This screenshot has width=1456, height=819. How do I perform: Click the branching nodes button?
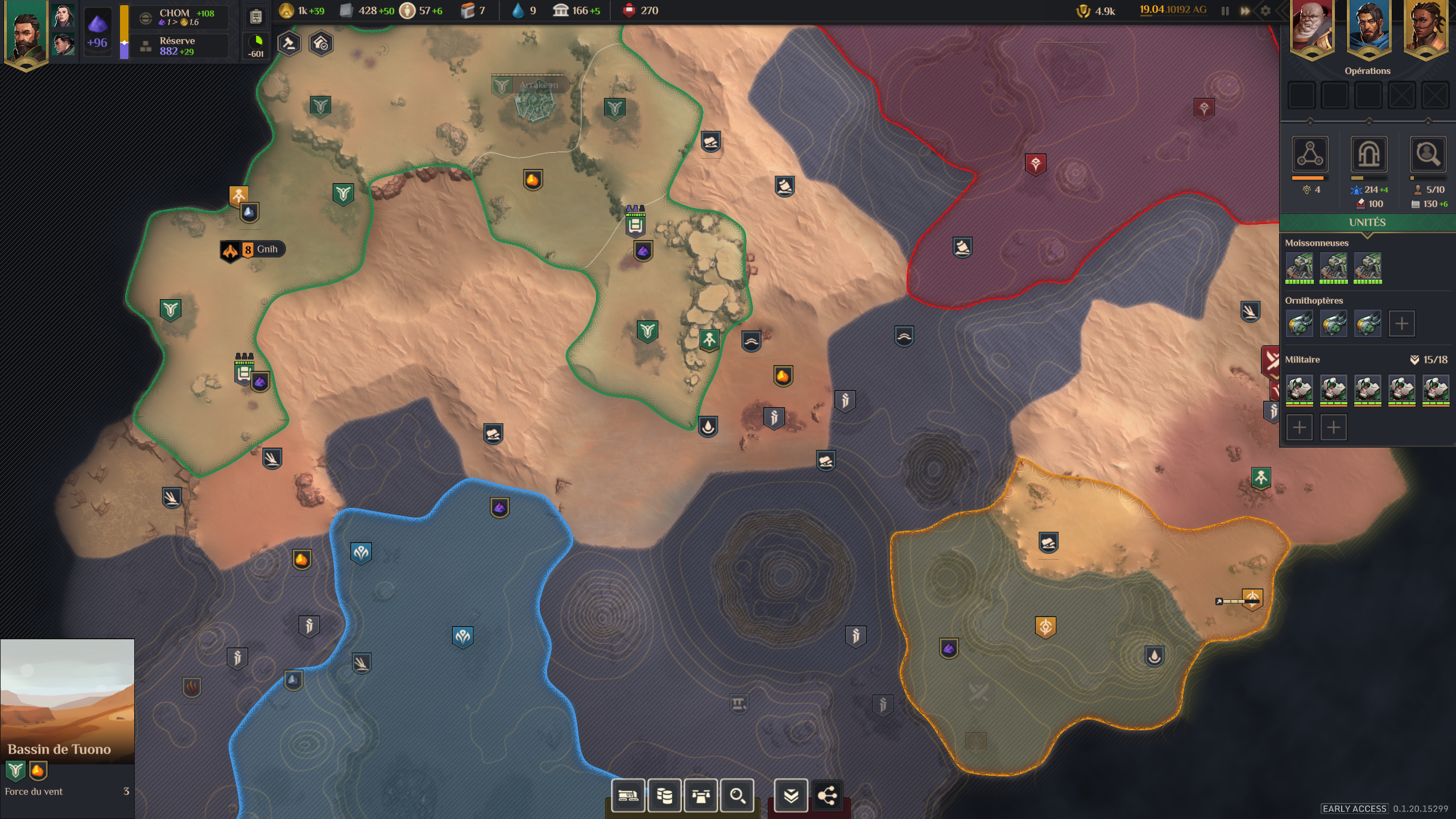(x=827, y=795)
